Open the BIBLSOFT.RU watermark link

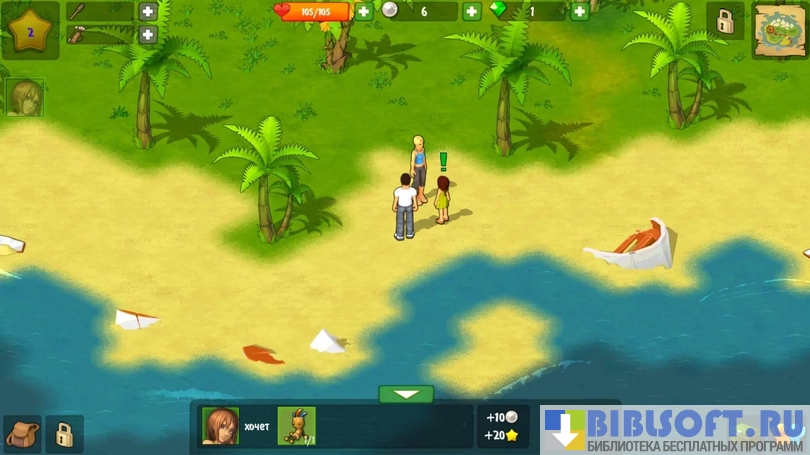[x=674, y=429]
